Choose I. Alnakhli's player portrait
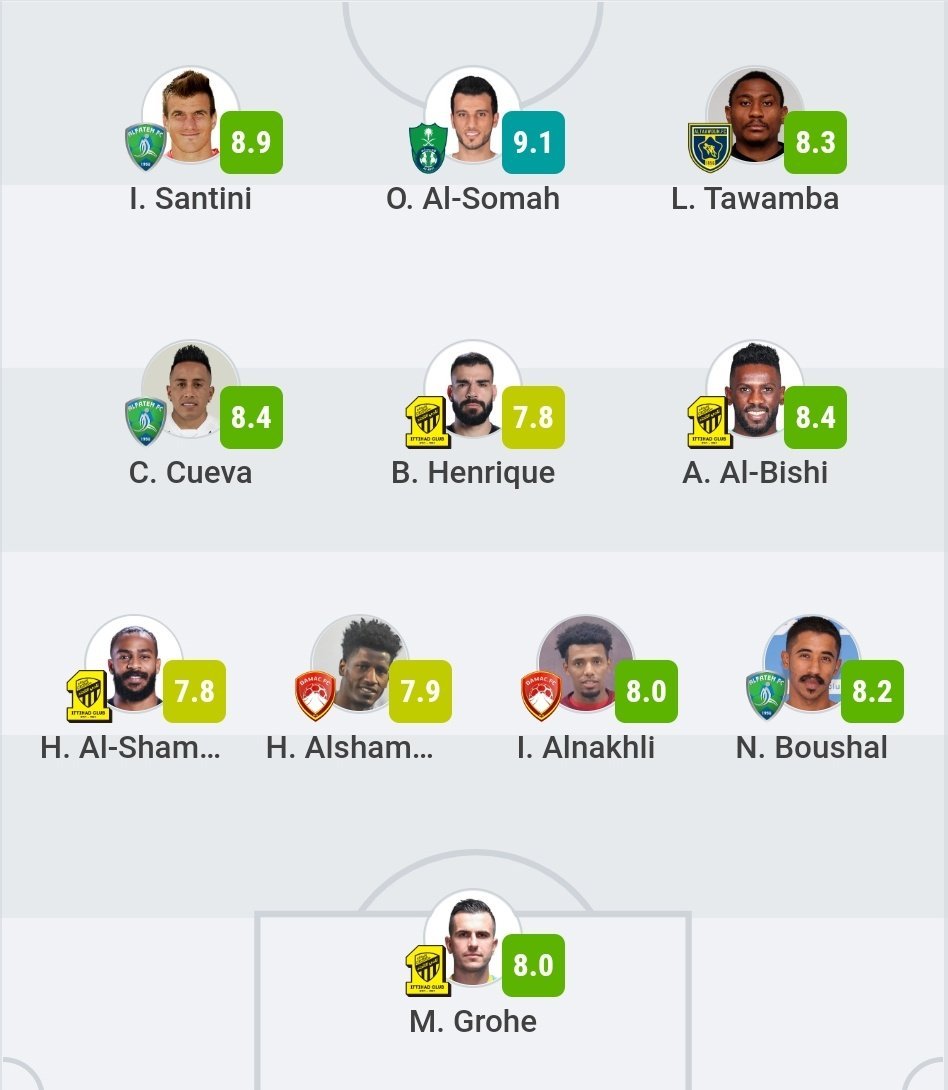 (x=586, y=664)
